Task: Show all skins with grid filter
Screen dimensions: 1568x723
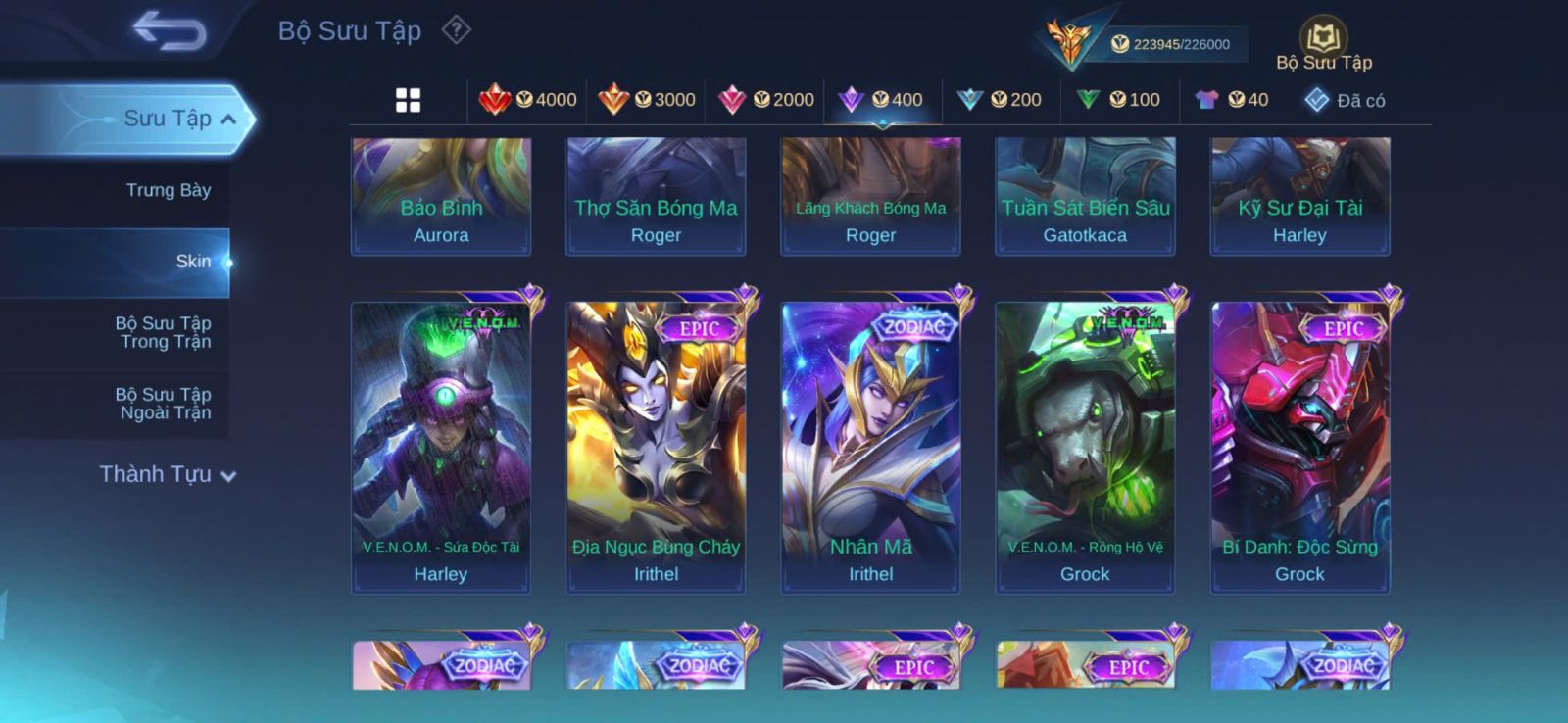Action: coord(408,100)
